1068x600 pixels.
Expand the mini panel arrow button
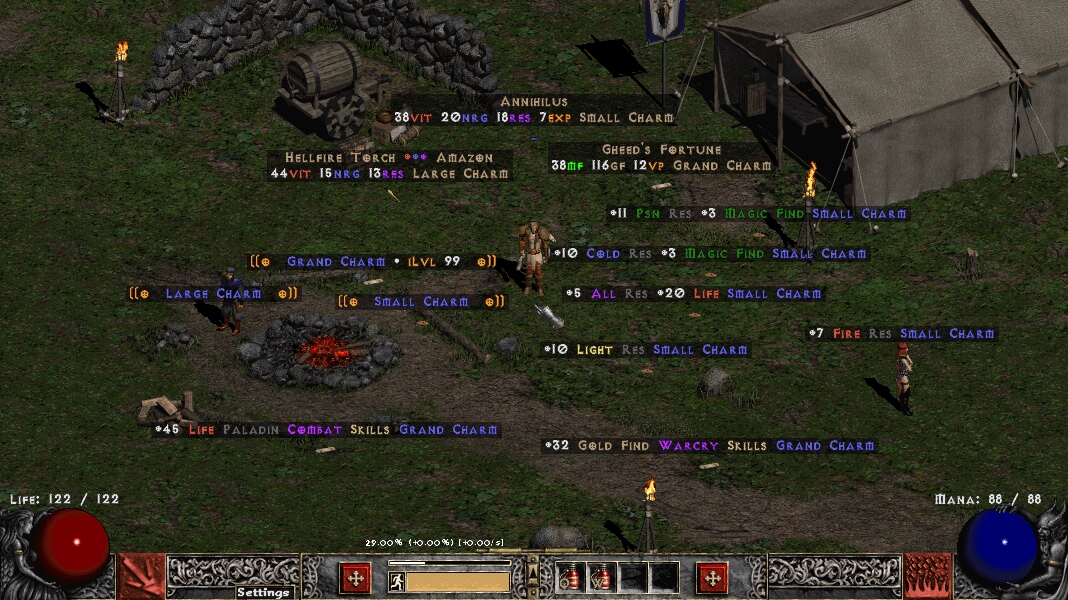tap(533, 572)
